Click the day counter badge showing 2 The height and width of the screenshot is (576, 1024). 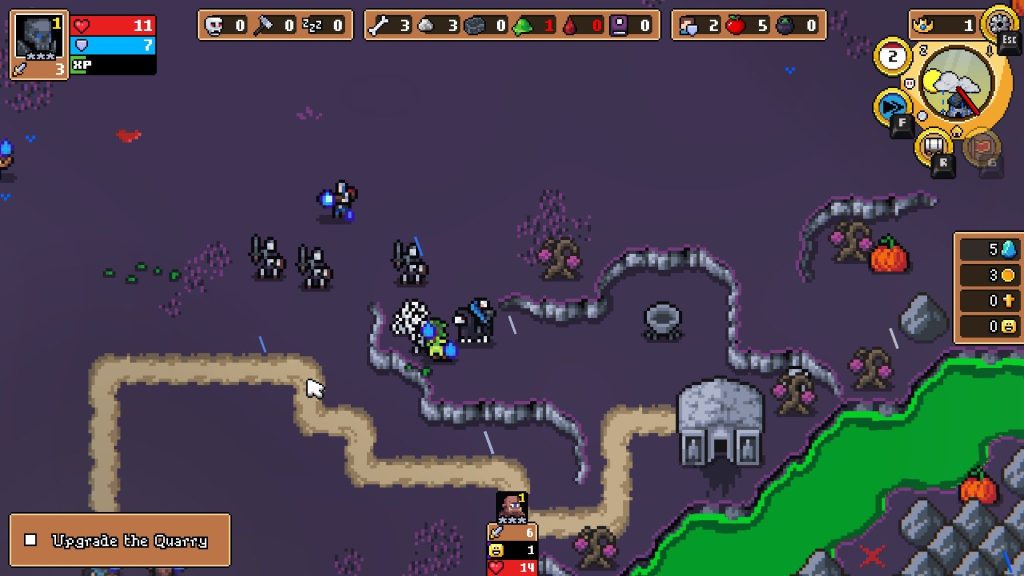pos(891,56)
